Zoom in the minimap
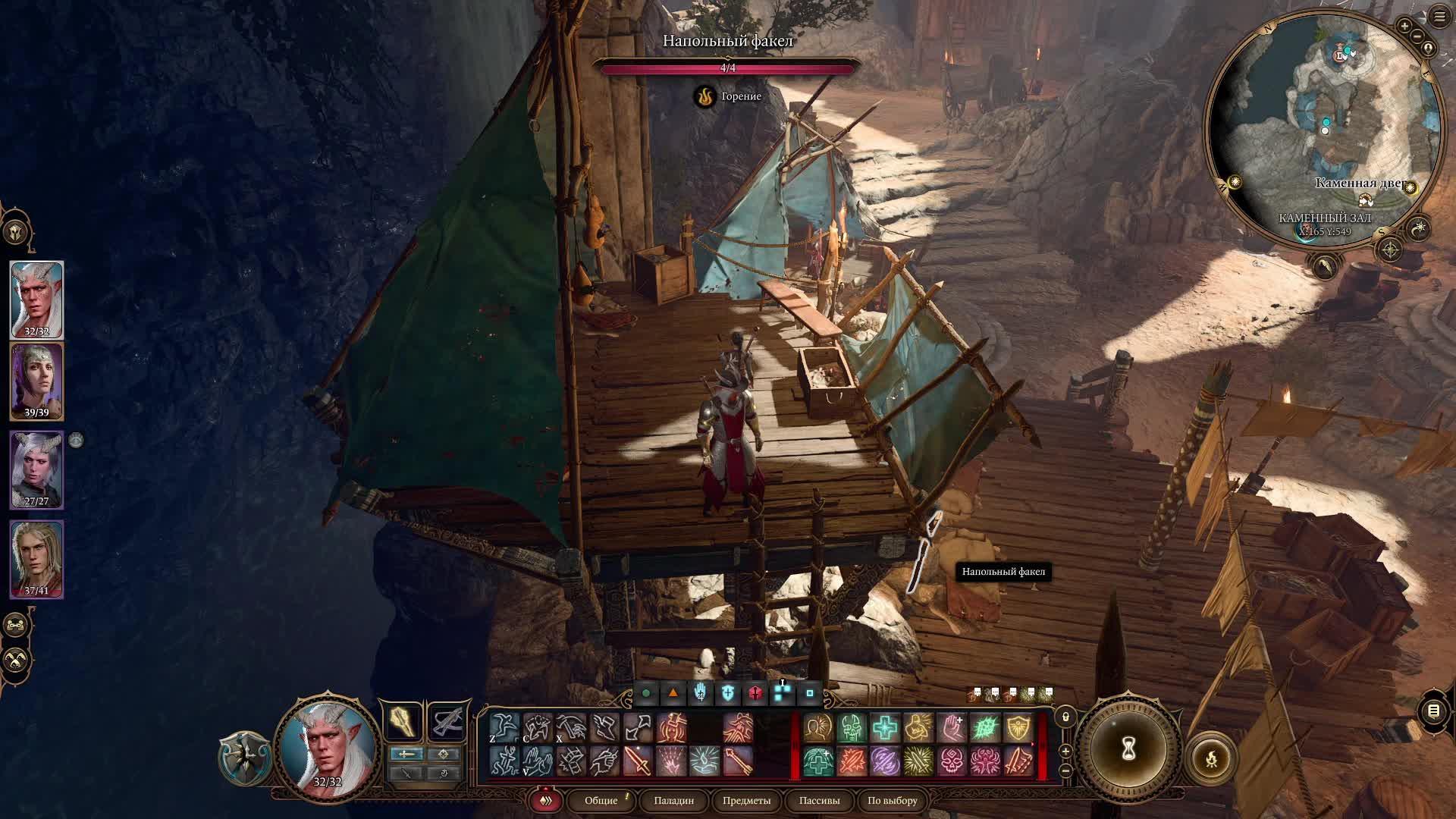 (x=1404, y=27)
